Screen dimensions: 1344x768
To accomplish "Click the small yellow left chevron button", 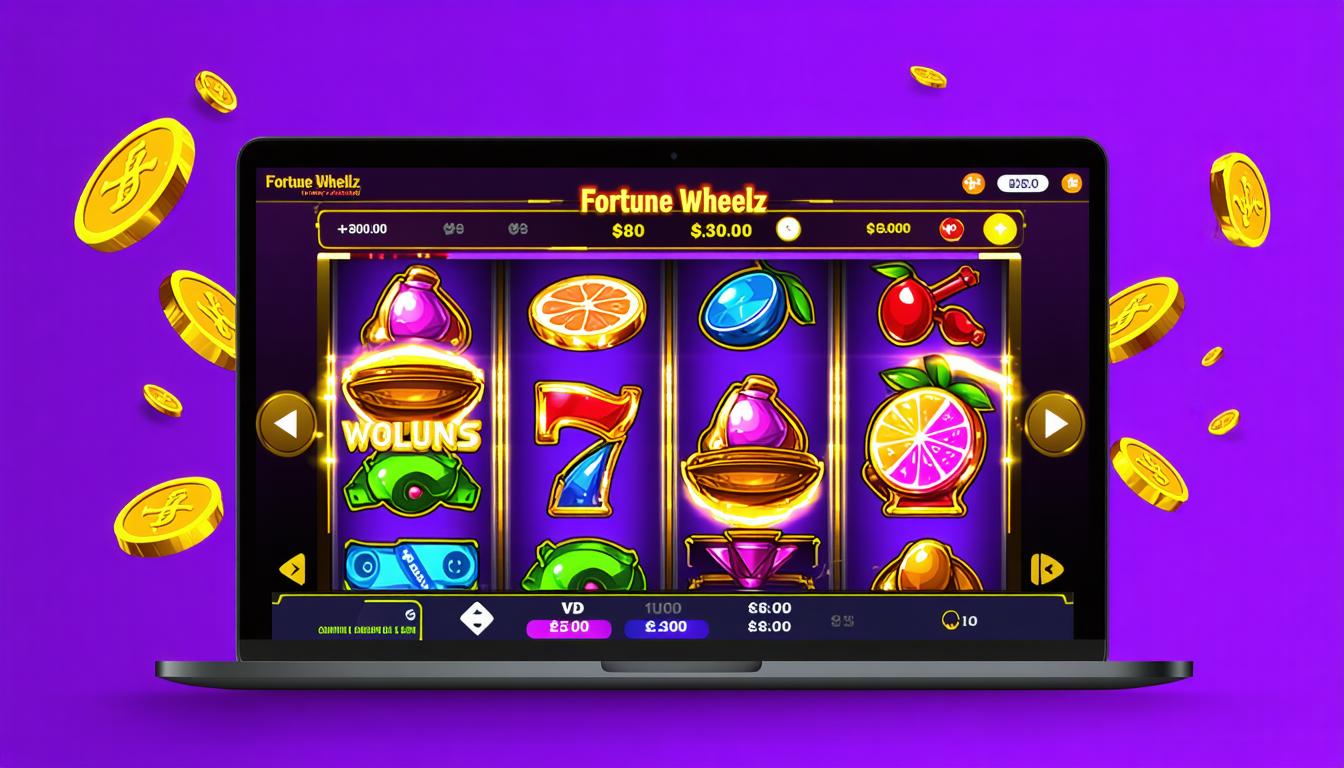I will pos(291,569).
